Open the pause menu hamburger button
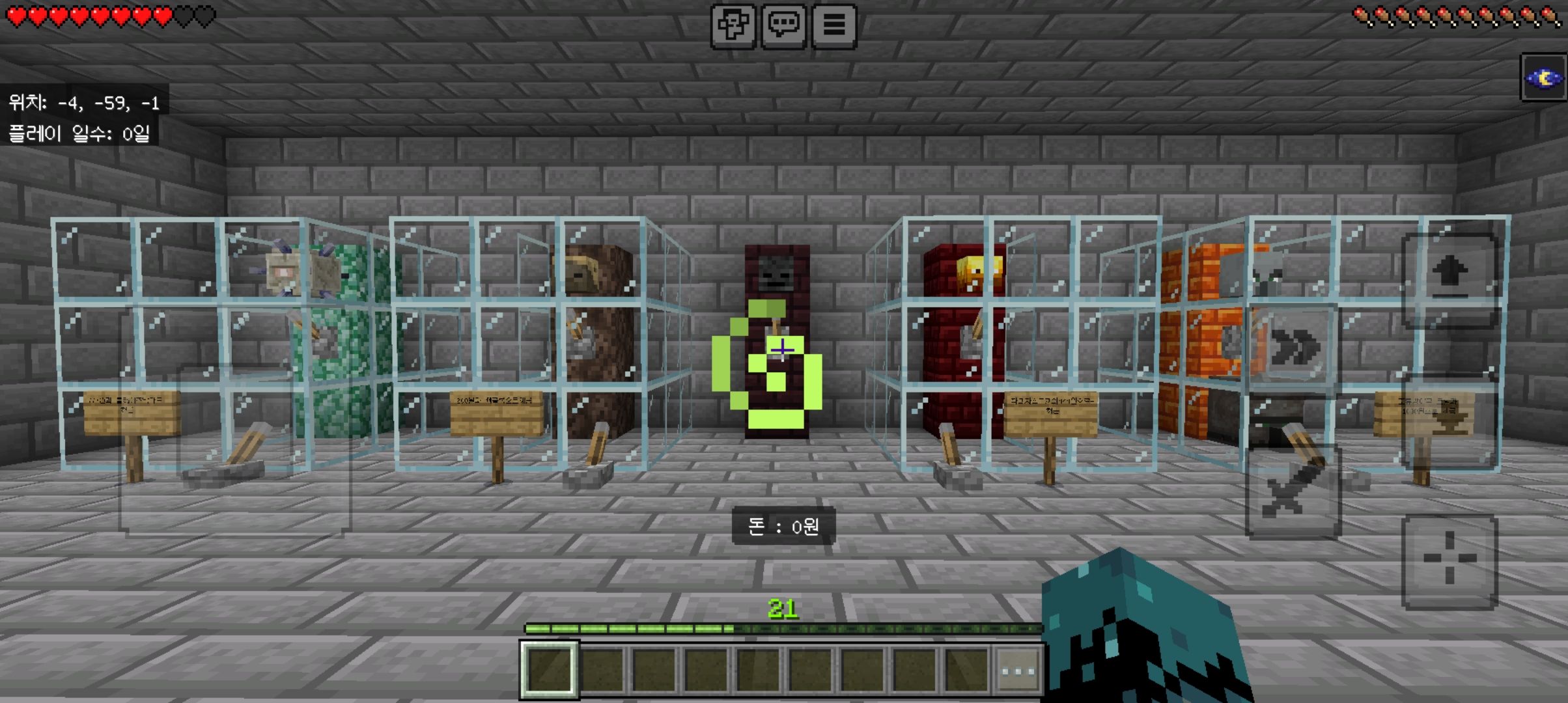1568x703 pixels. coord(834,26)
